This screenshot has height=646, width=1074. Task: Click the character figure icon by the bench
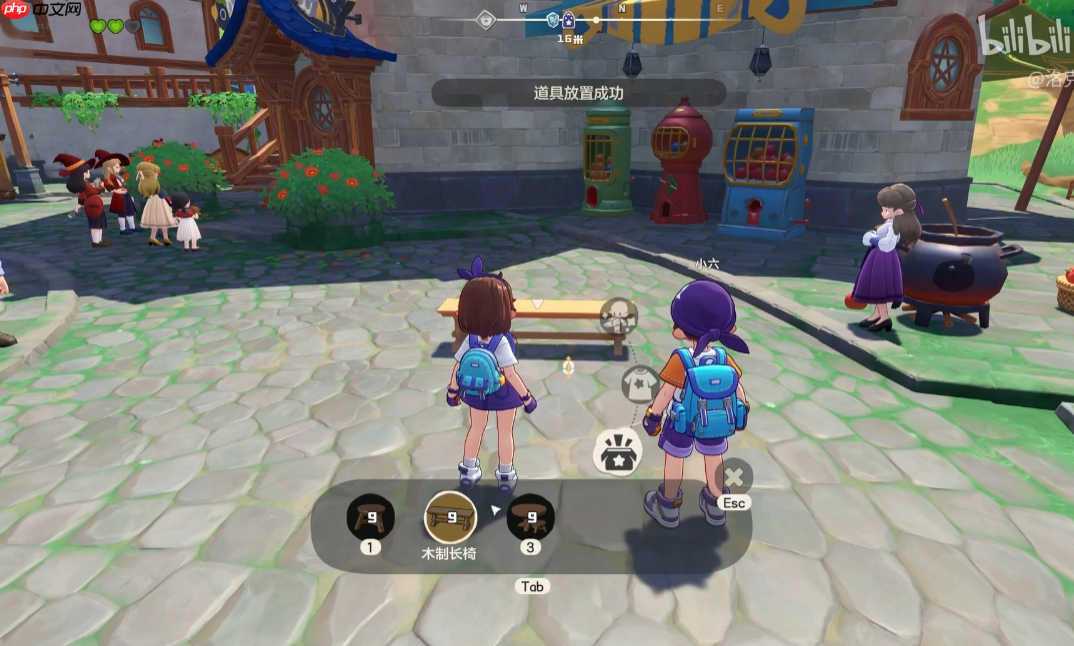coord(619,316)
